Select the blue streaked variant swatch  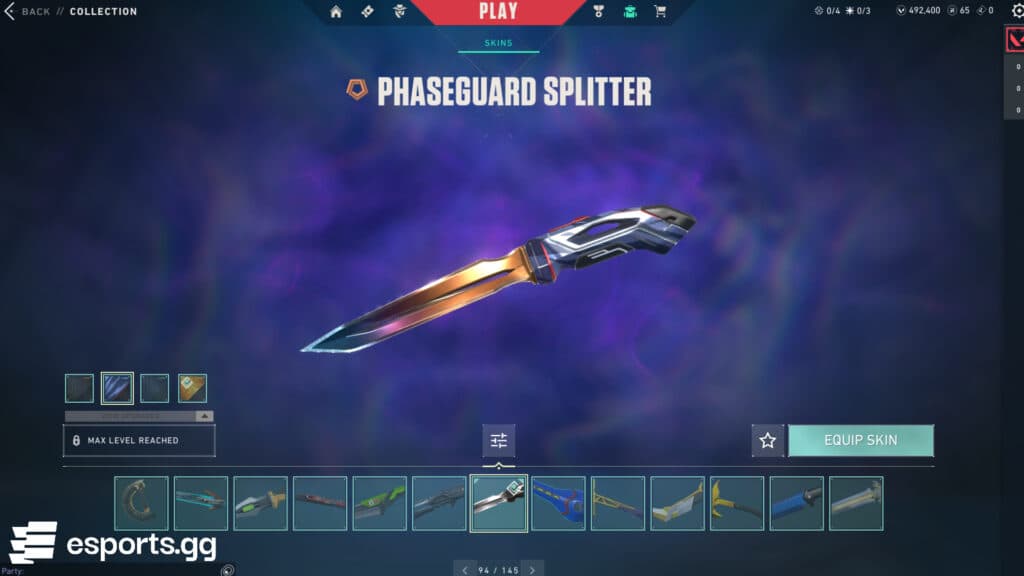[117, 388]
